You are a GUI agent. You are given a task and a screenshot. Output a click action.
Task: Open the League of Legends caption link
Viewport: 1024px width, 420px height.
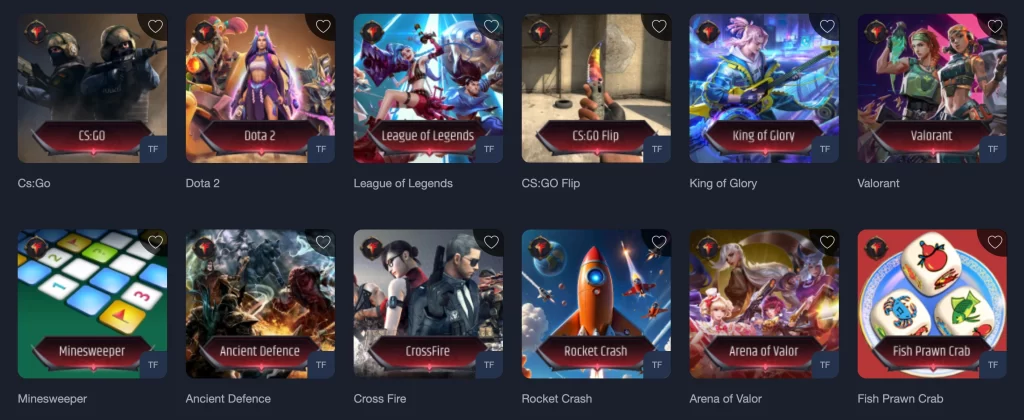[x=403, y=184]
